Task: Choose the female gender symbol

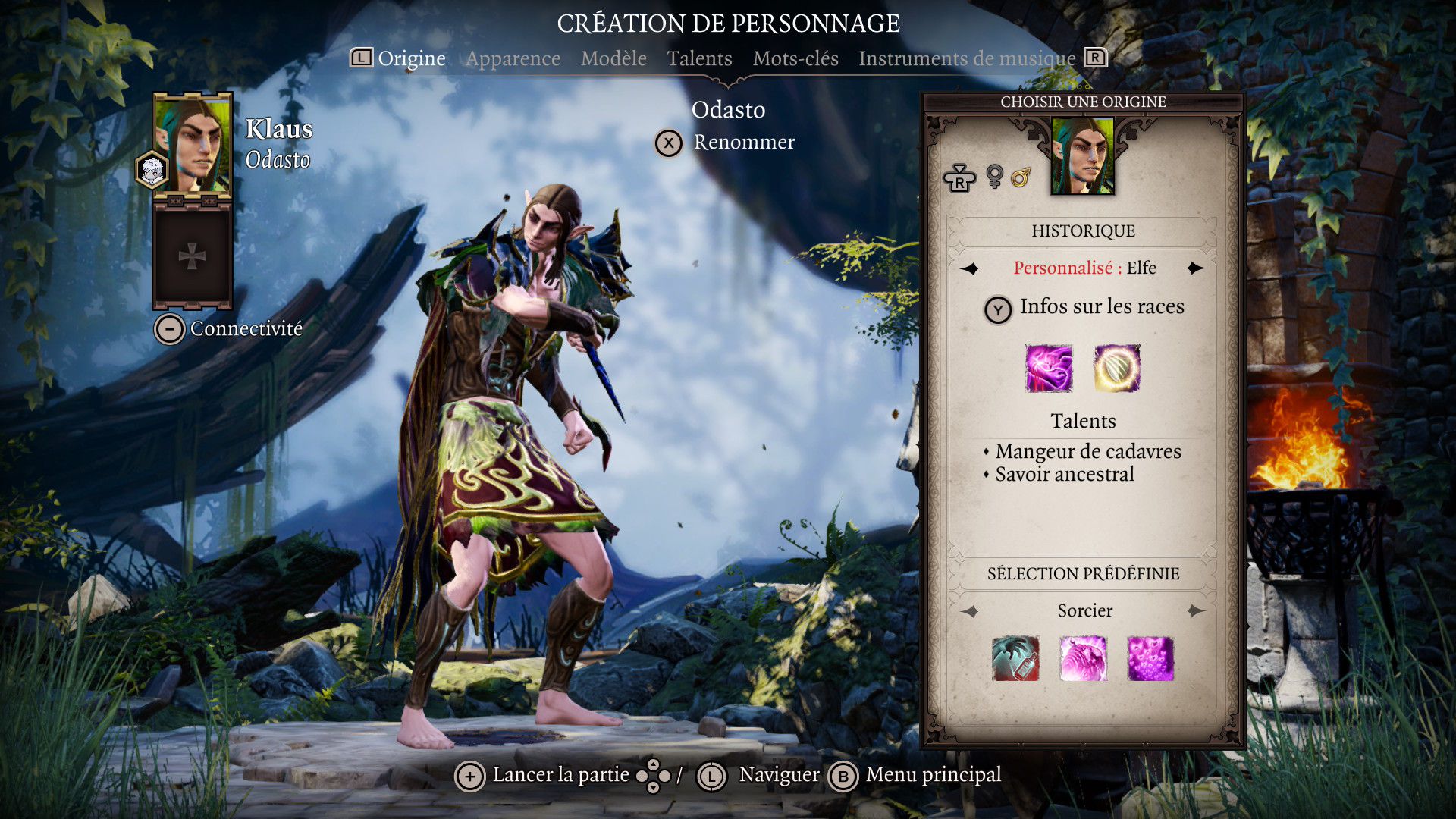Action: click(x=994, y=177)
